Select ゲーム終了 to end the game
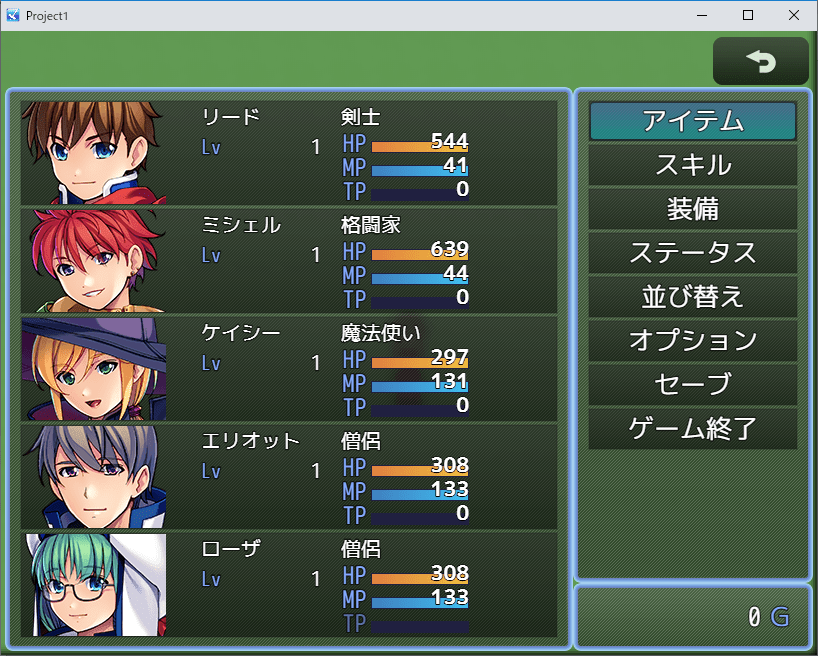Image resolution: width=818 pixels, height=656 pixels. (693, 429)
